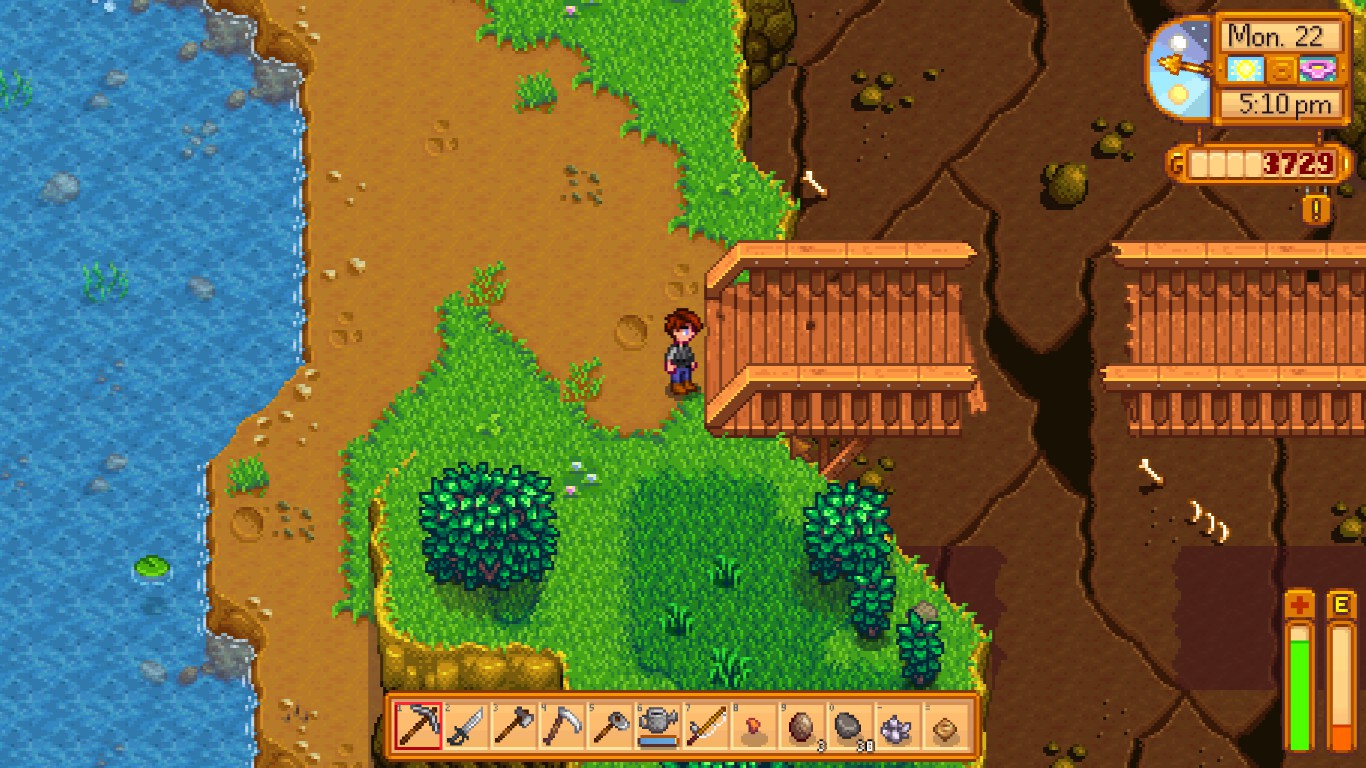The height and width of the screenshot is (768, 1366).
Task: Pick the quartz crystal slot
Action: [x=898, y=726]
